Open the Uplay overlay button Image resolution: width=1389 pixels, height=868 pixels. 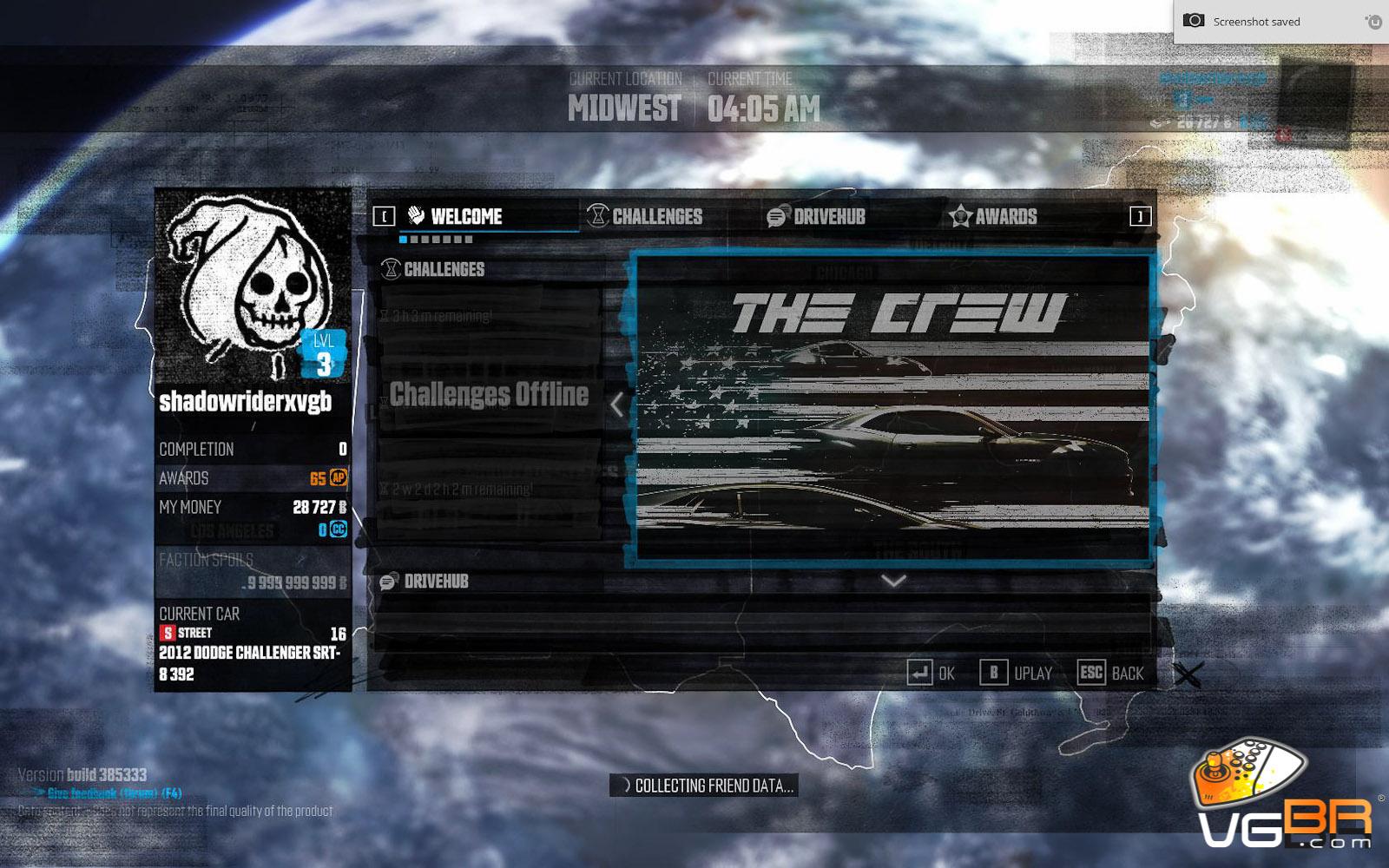click(x=1017, y=673)
